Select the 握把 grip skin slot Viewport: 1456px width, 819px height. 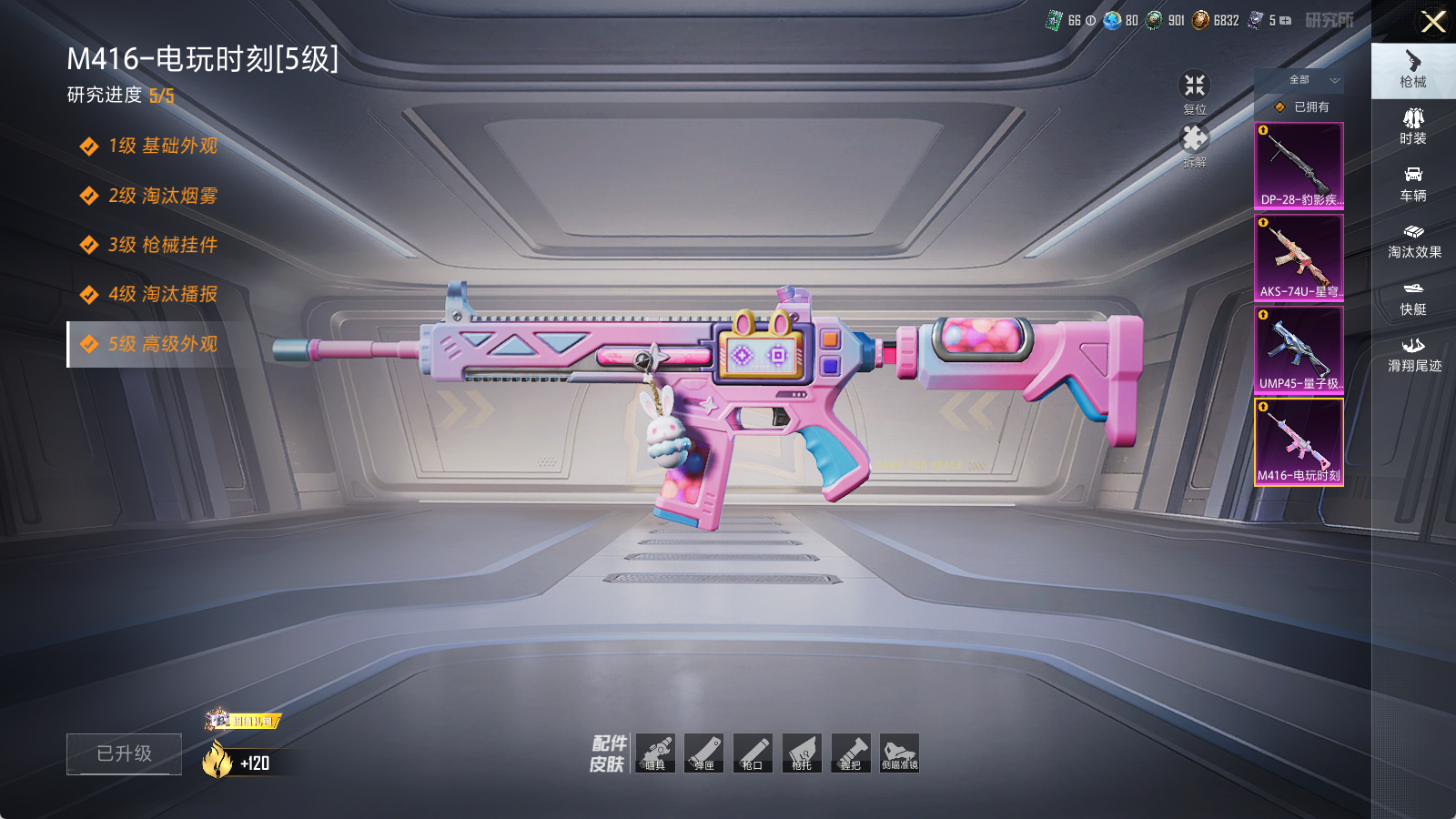click(x=851, y=753)
